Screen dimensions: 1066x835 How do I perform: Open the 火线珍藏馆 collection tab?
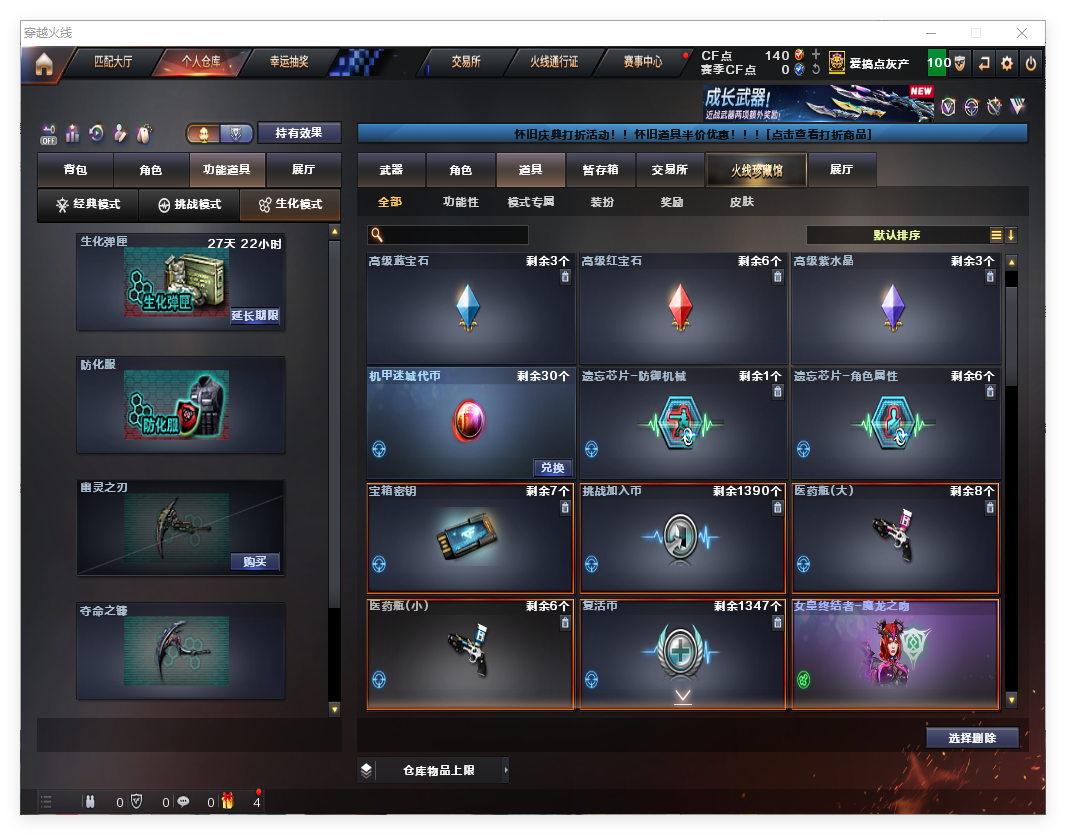[x=755, y=170]
